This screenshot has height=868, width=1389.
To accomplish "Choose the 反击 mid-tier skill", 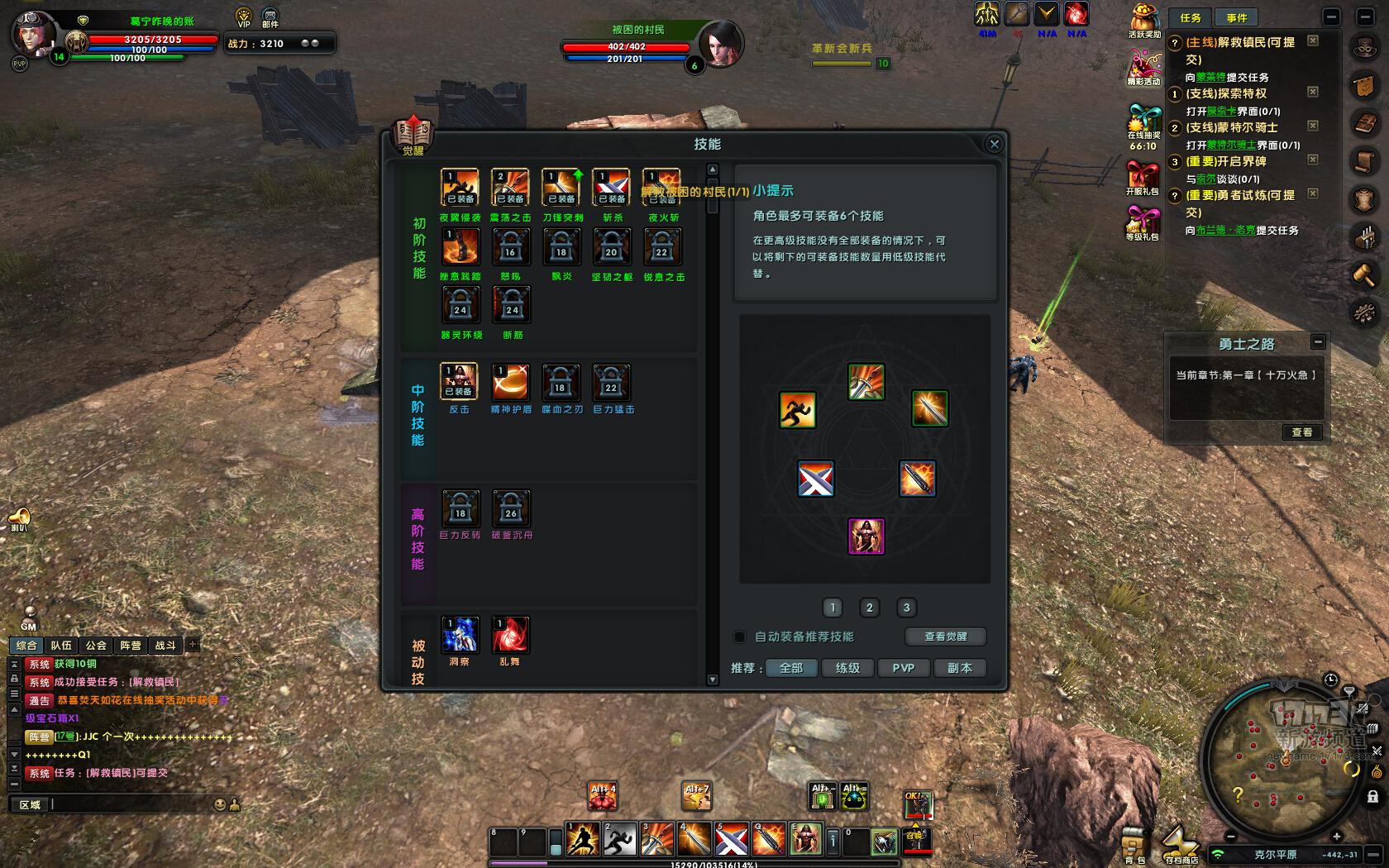I will click(459, 382).
